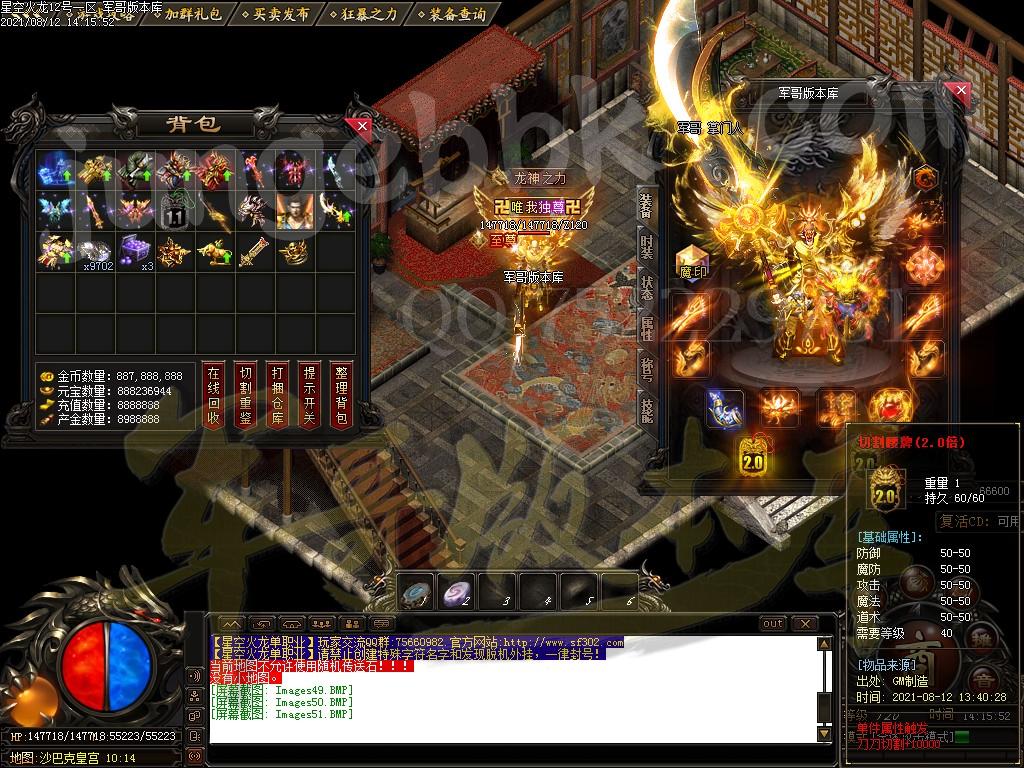Pick the character portrait item in bag
Viewport: 1024px width, 768px height.
click(x=295, y=210)
